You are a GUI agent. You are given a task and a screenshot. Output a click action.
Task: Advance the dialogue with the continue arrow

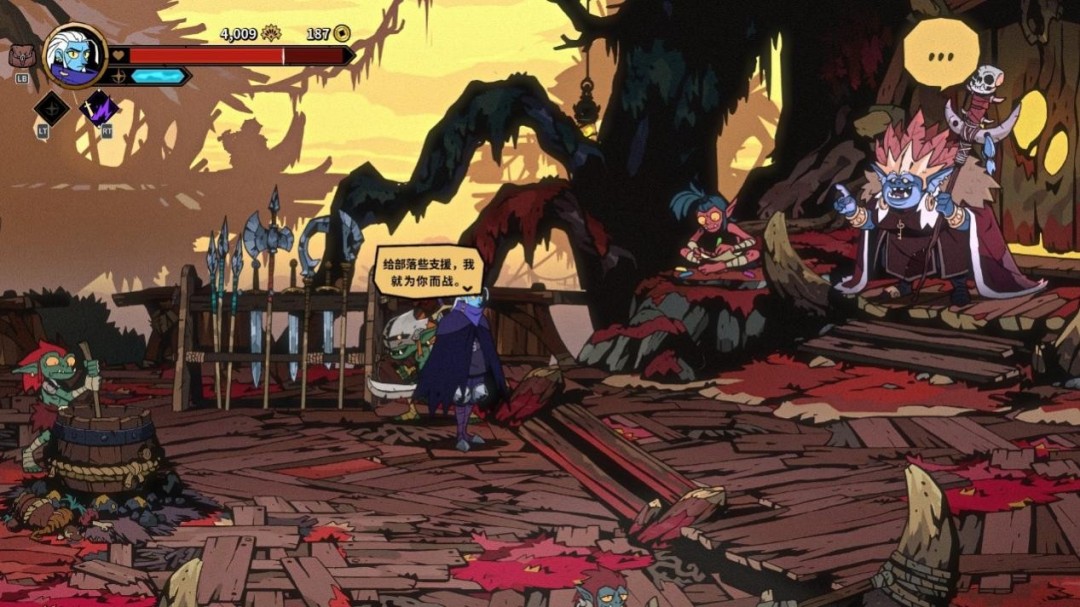click(x=467, y=288)
